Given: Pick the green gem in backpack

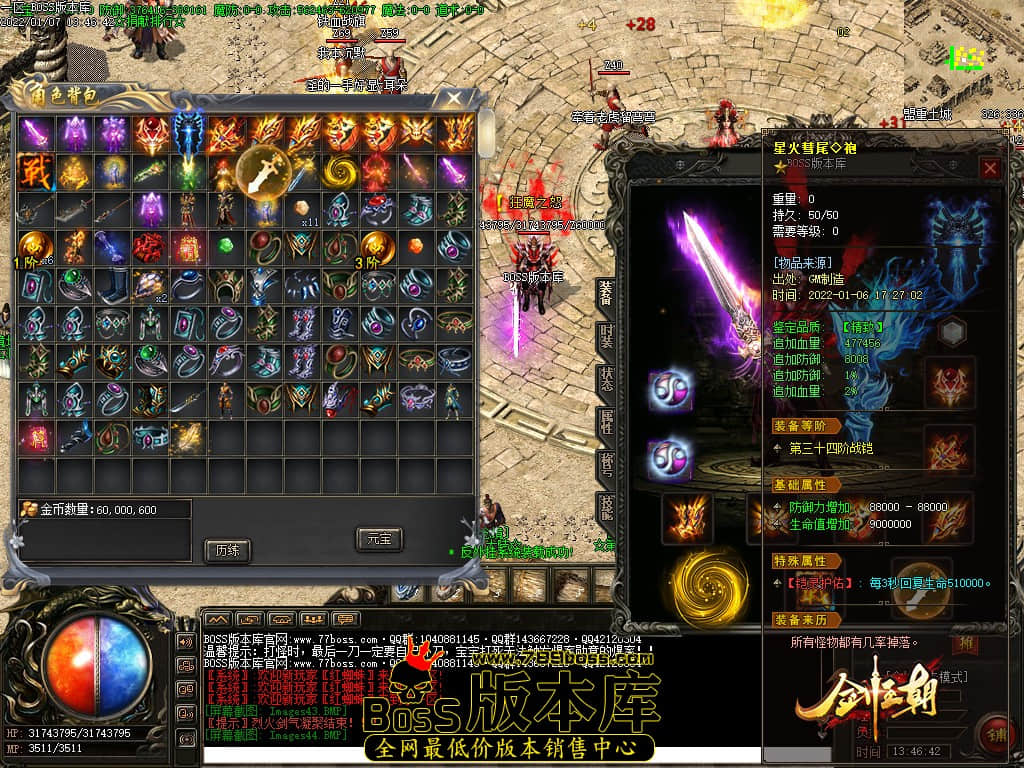Looking at the screenshot, I should pos(226,246).
